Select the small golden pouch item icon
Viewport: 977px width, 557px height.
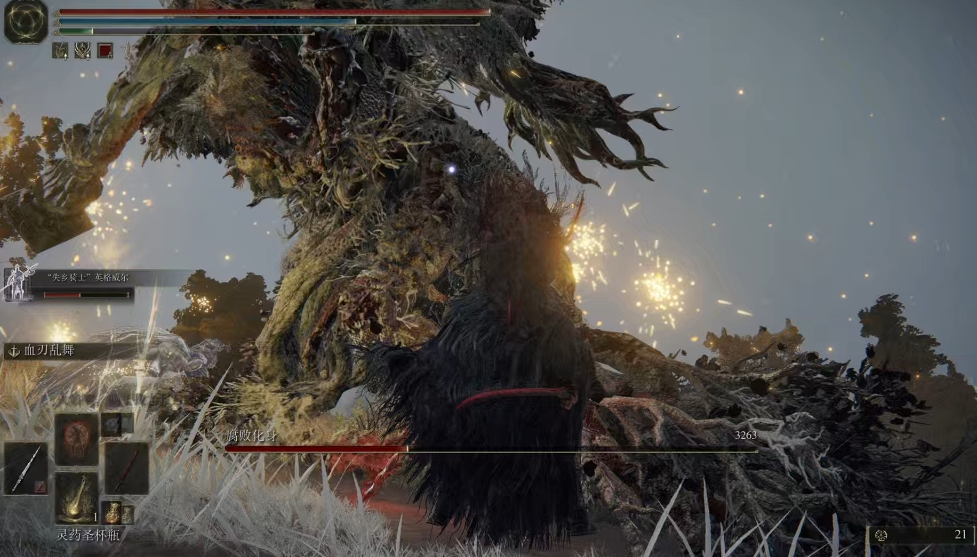pos(111,513)
